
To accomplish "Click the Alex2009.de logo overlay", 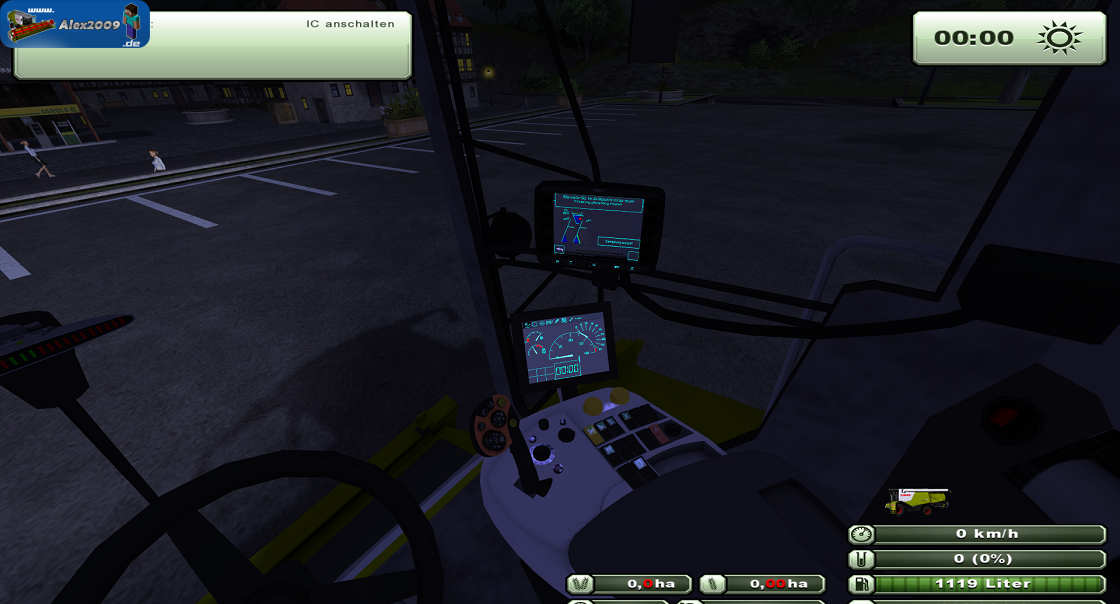I will pos(75,25).
